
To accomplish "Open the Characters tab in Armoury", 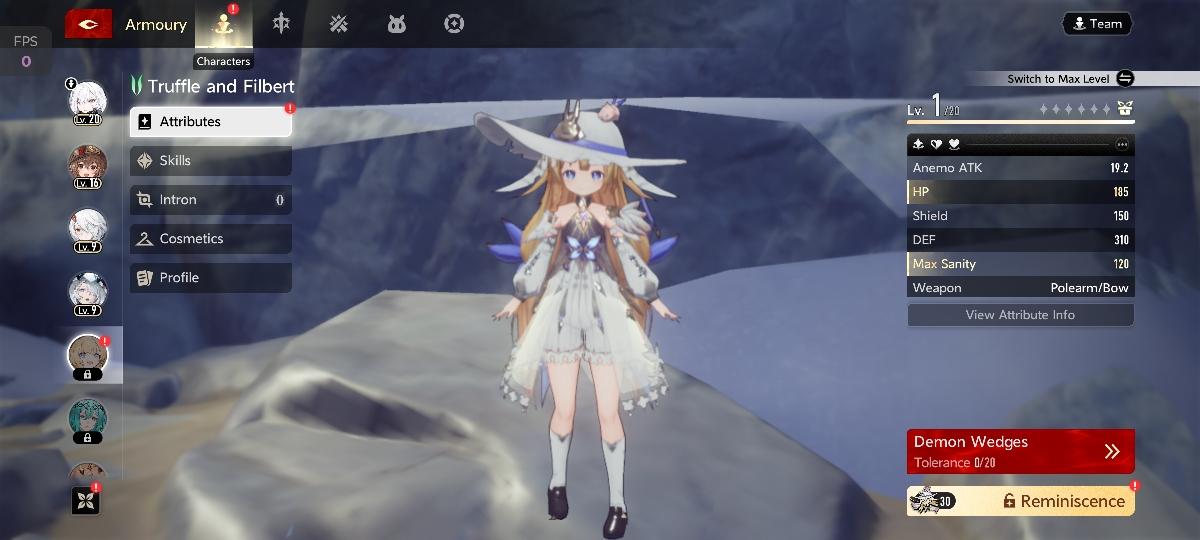I will (223, 25).
